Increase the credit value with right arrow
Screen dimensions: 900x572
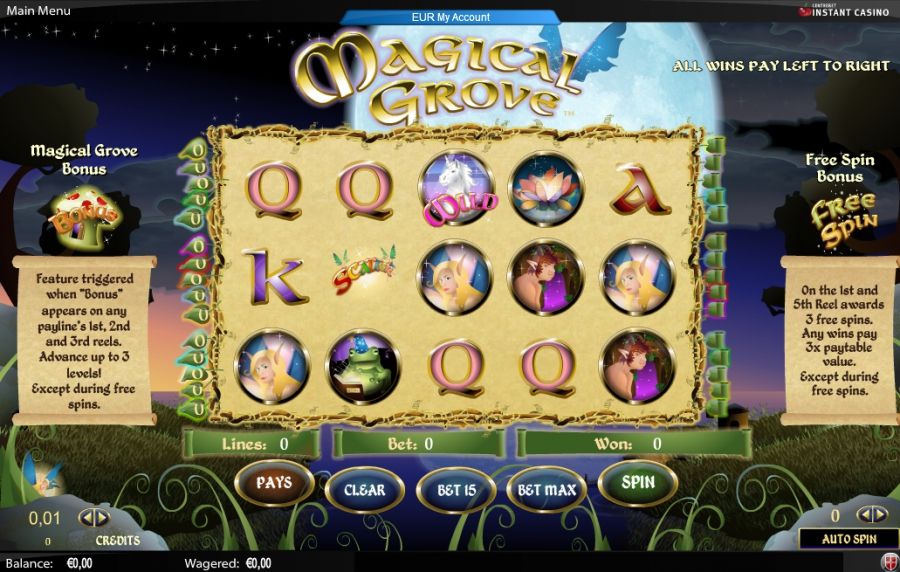point(102,518)
